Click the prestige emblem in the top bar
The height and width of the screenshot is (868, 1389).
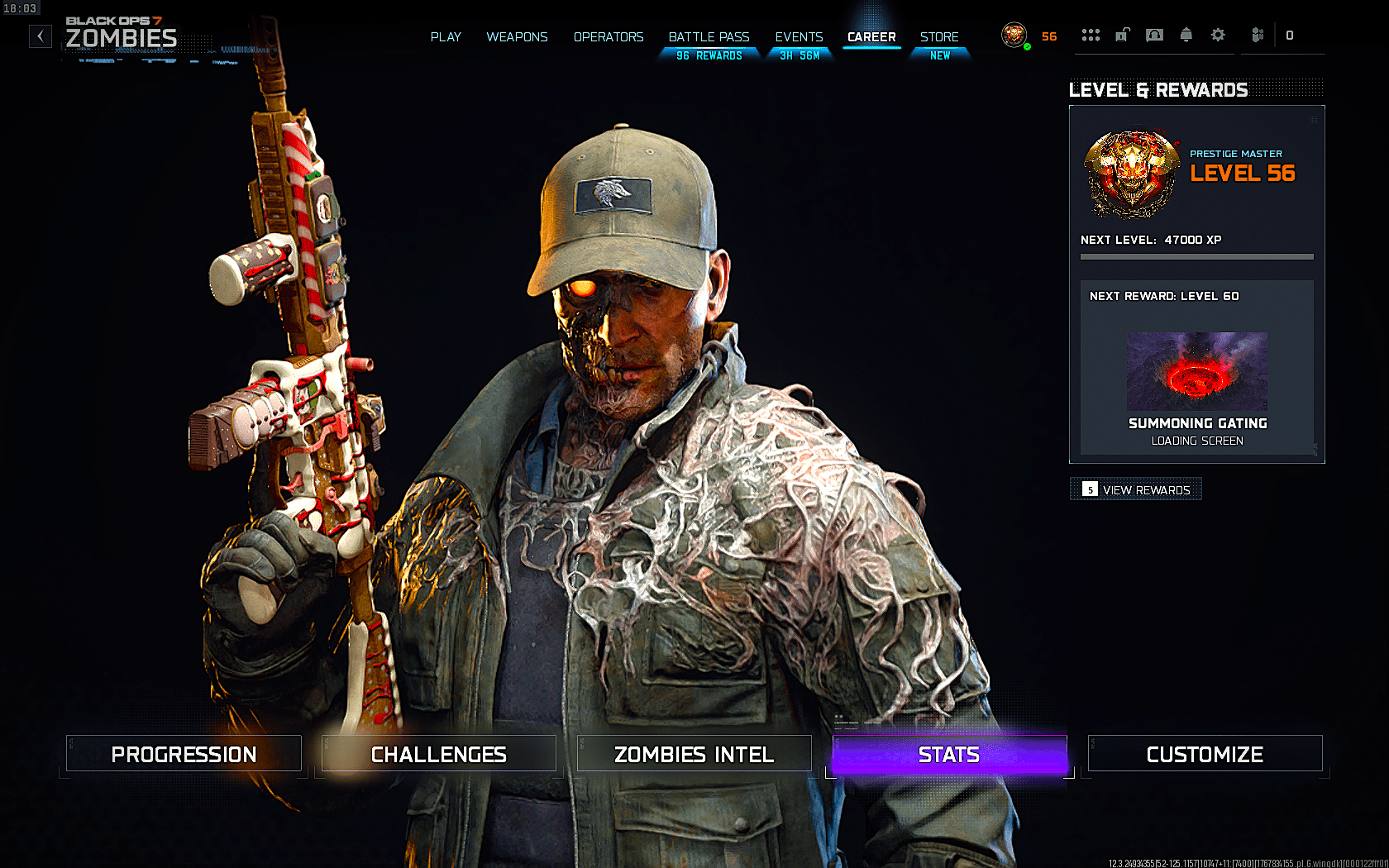pyautogui.click(x=1014, y=35)
